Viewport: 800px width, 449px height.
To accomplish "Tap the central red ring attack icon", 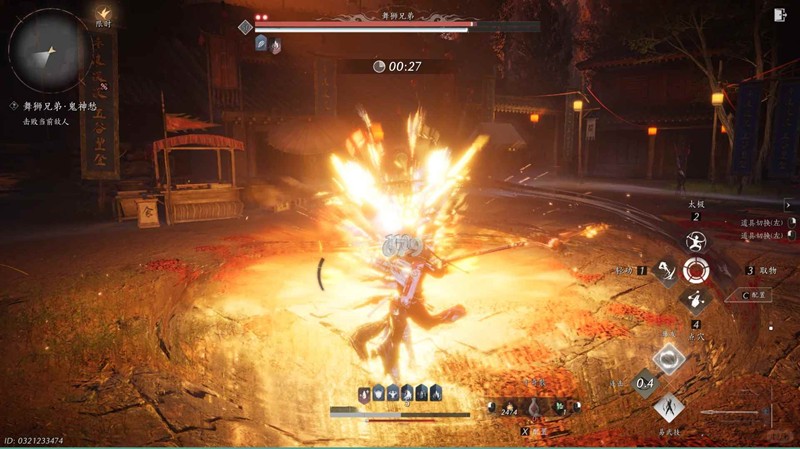I will click(x=695, y=270).
